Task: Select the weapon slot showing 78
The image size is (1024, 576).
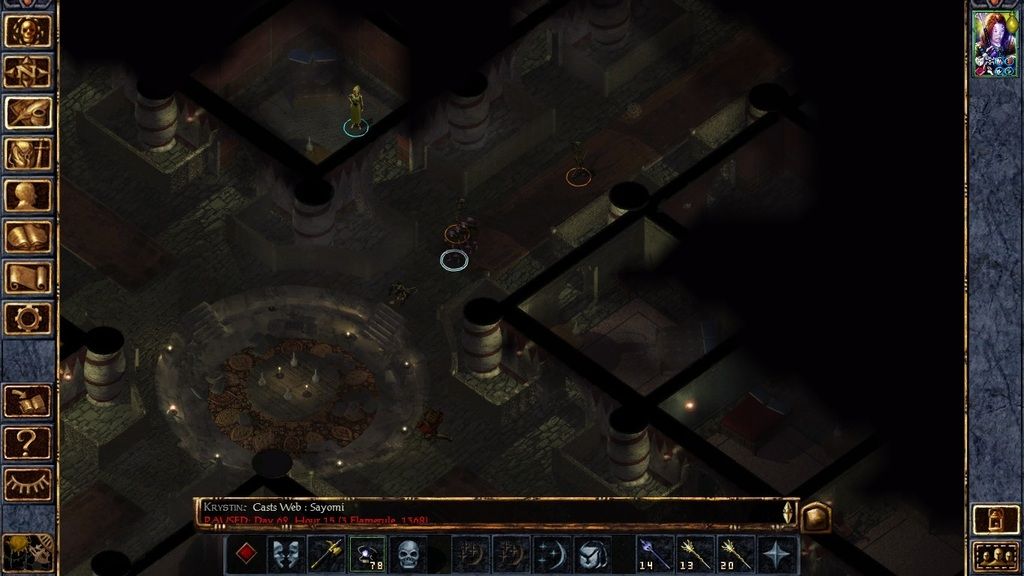Action: click(x=367, y=554)
